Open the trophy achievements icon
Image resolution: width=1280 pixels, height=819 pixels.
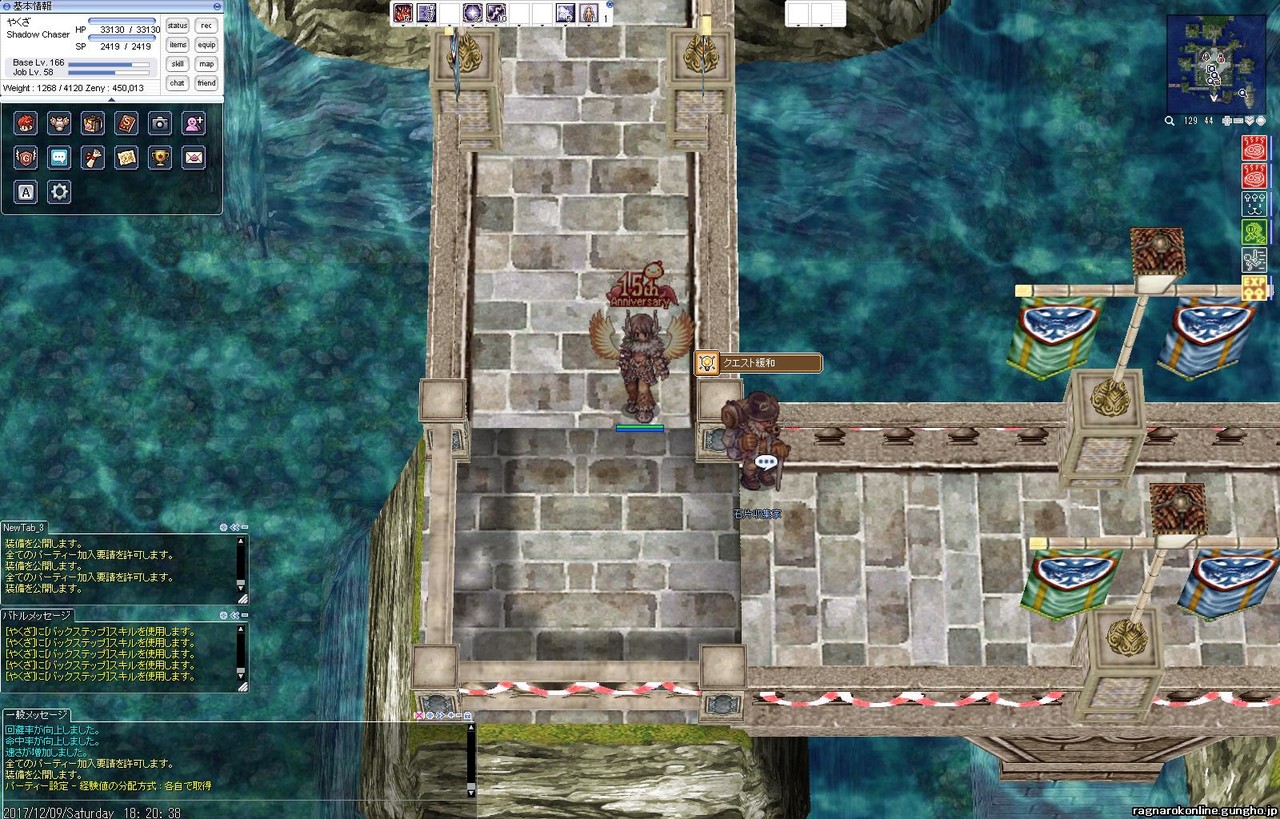(160, 157)
